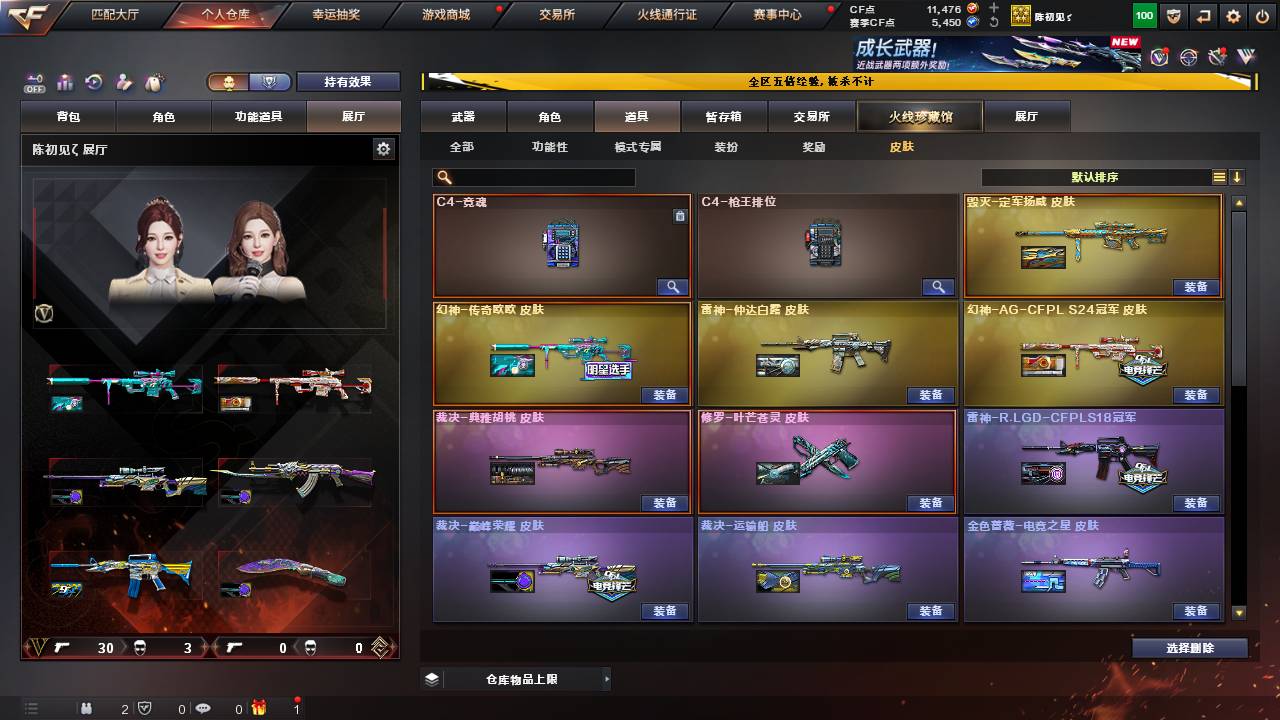Click the descending sort arrow beside the list icon
The width and height of the screenshot is (1280, 720).
[1237, 176]
